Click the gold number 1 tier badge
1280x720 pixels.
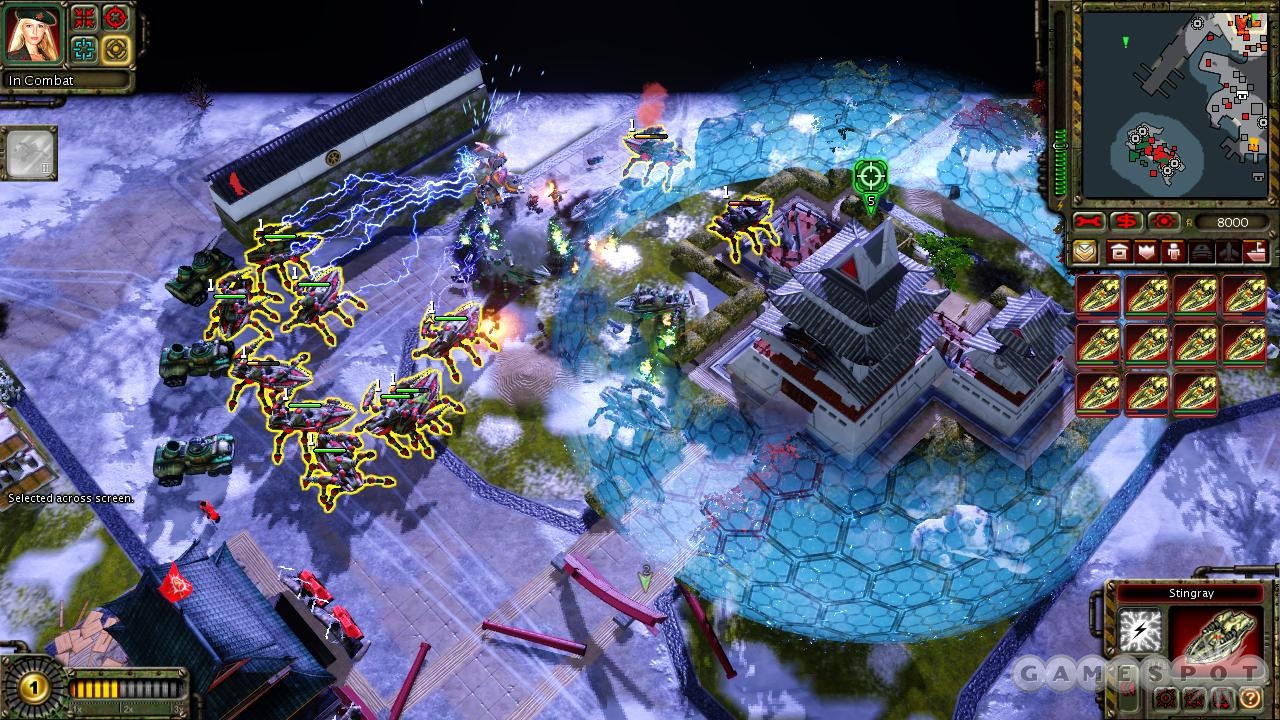[35, 687]
